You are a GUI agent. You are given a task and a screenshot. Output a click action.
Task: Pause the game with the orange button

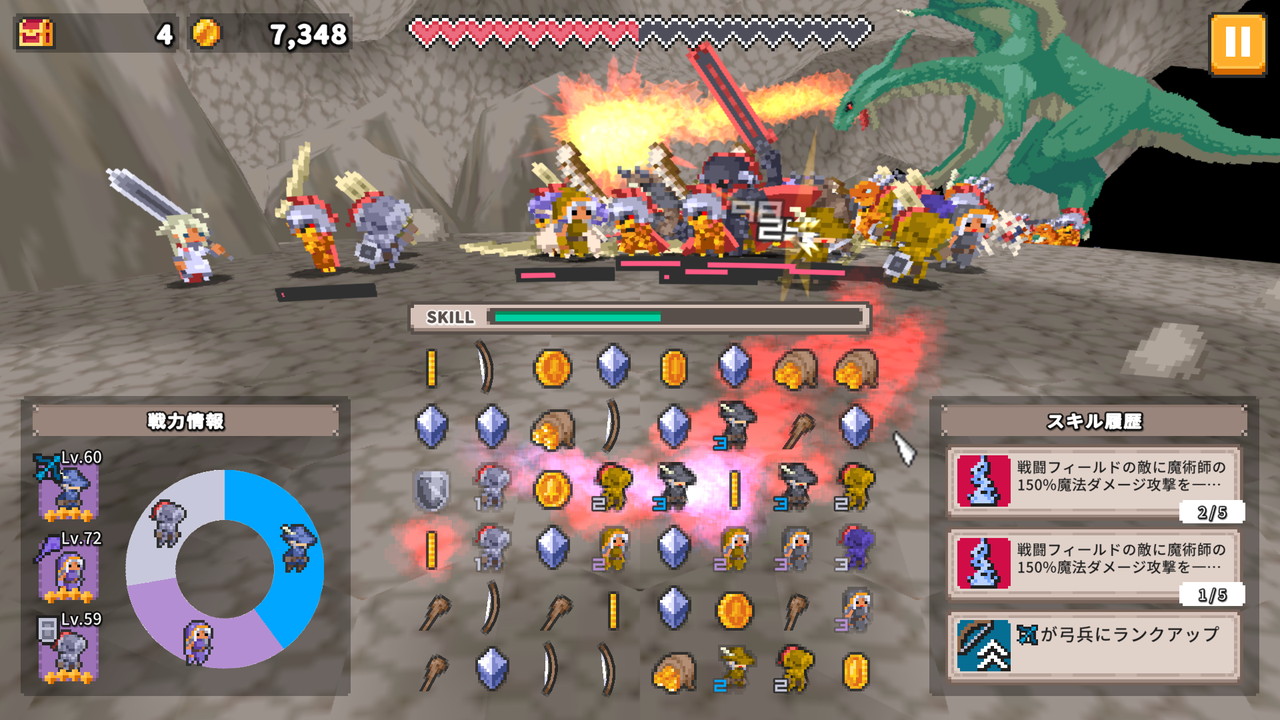tap(1237, 43)
